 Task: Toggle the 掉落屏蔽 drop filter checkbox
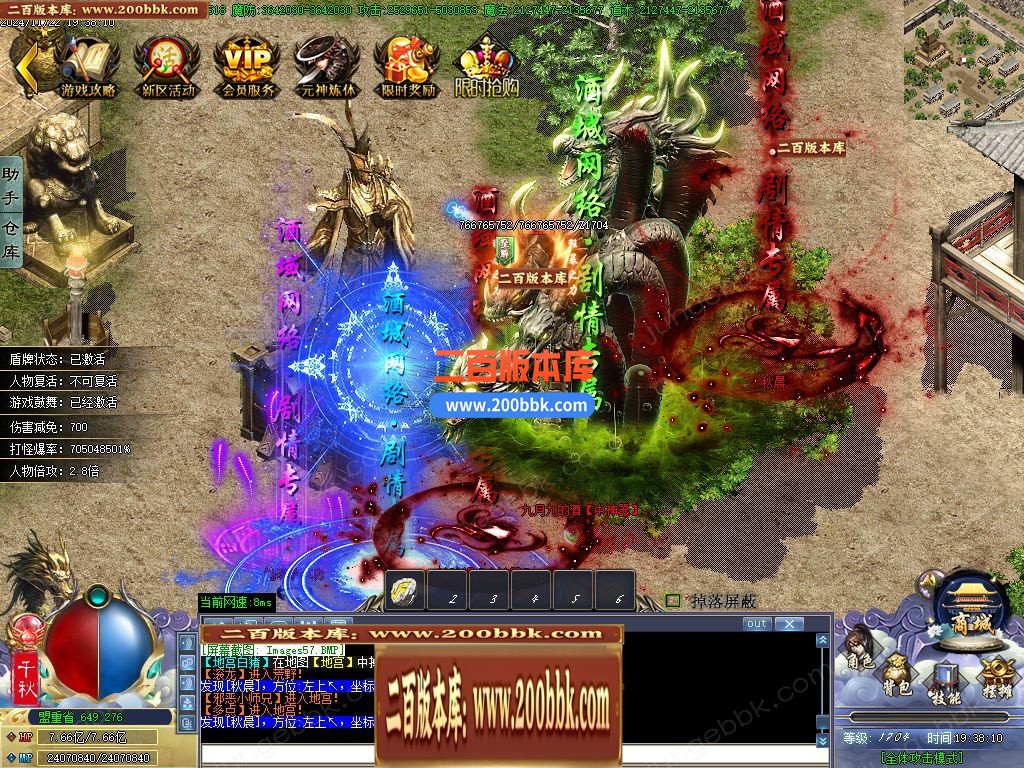tap(673, 601)
